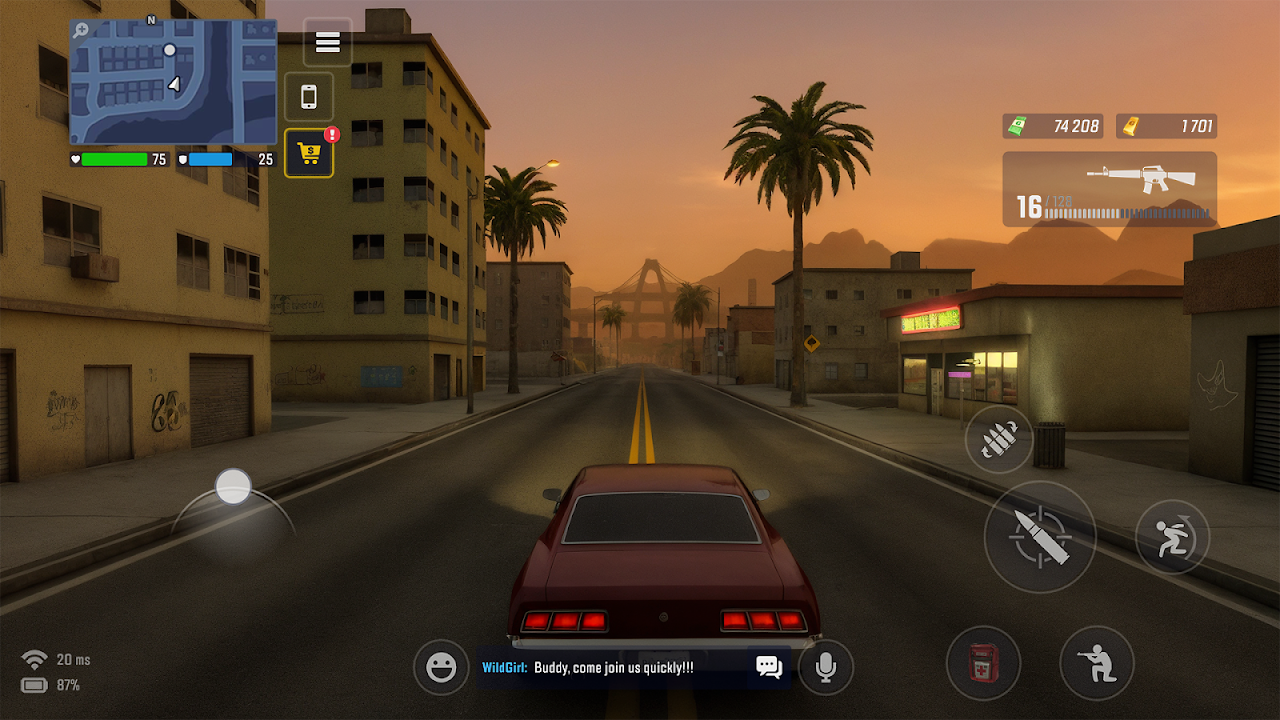Reload using the bullets ammo button
The height and width of the screenshot is (720, 1280).
[x=999, y=440]
